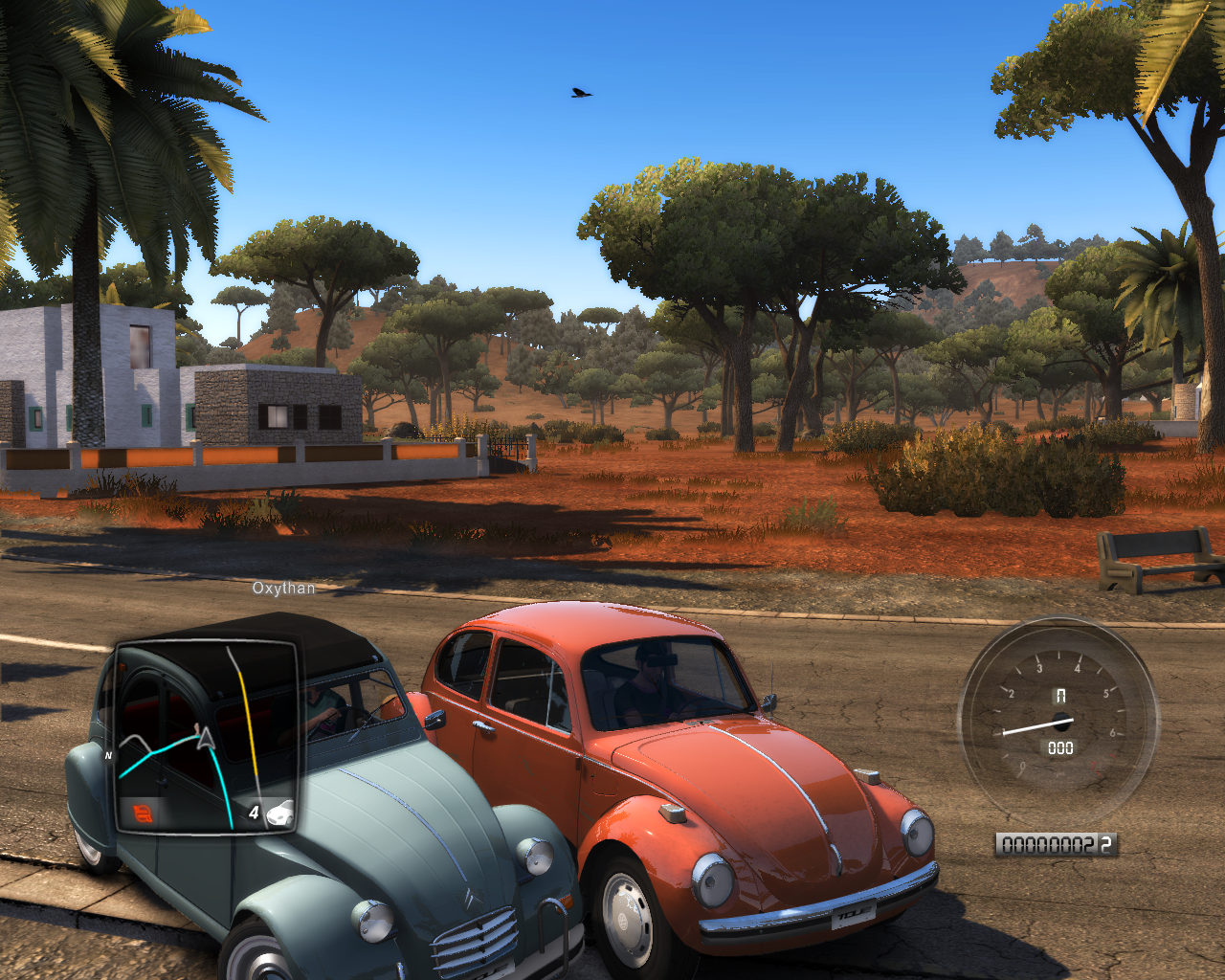Image resolution: width=1225 pixels, height=980 pixels.
Task: Select the Oxythan player name tag
Action: click(283, 589)
